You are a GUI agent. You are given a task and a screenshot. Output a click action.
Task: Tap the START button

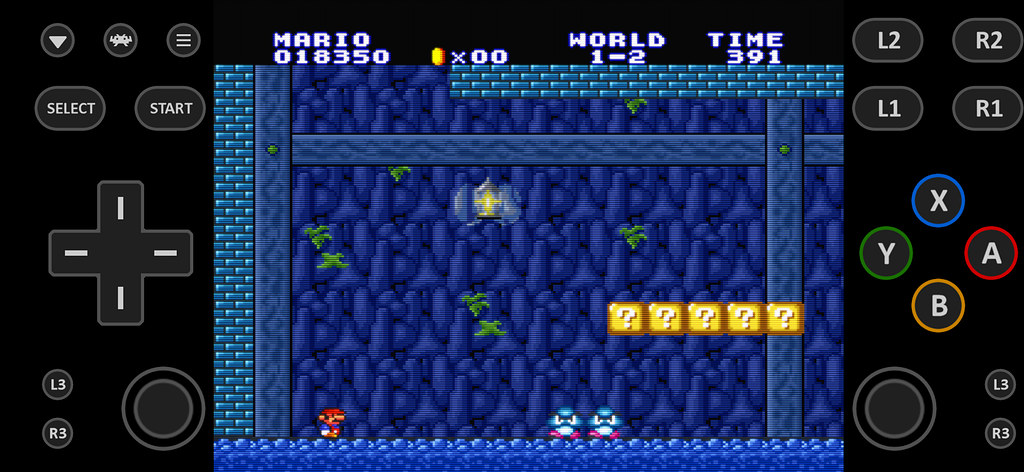click(171, 108)
